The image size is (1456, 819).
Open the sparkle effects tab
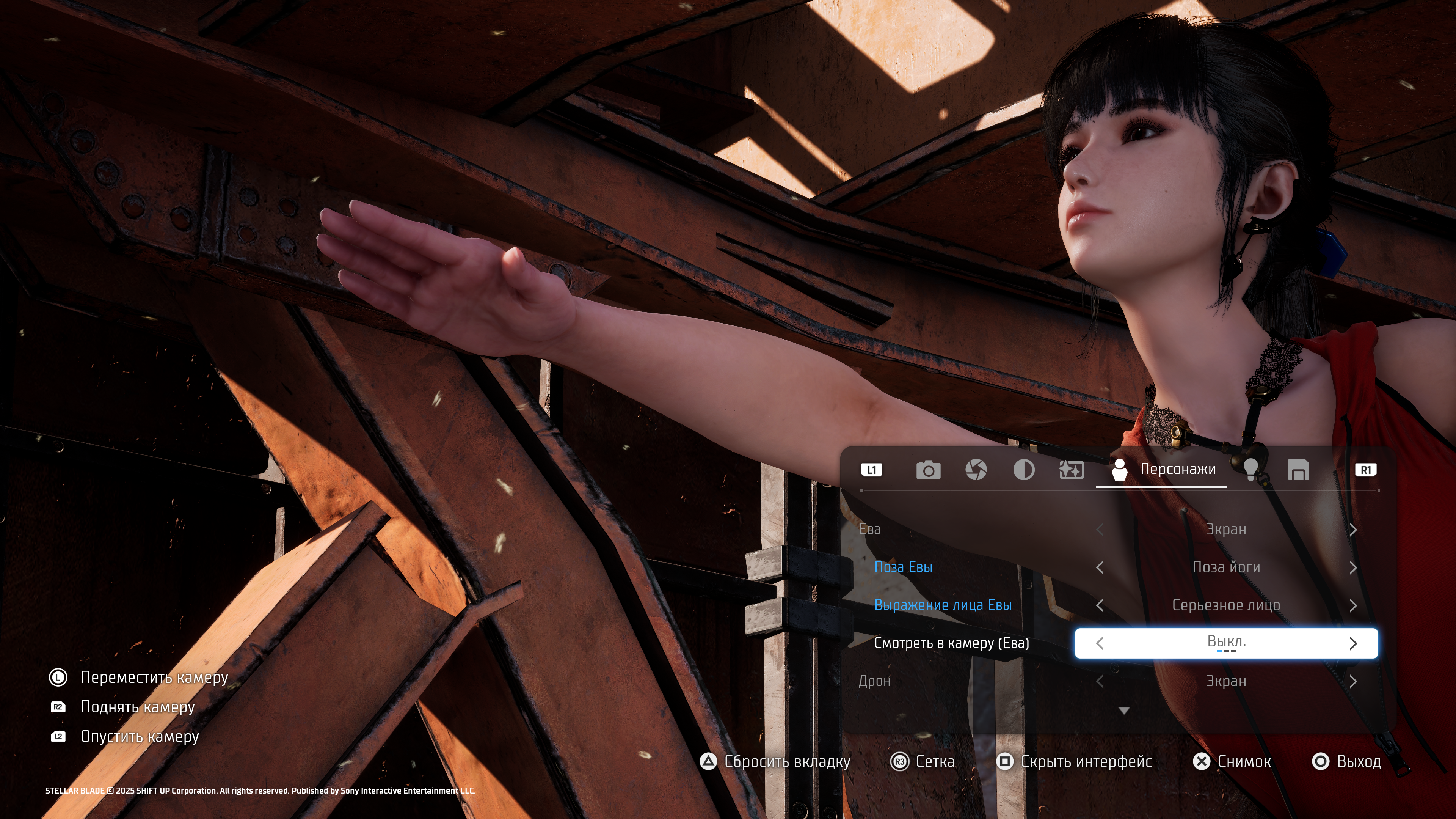coord(1071,470)
